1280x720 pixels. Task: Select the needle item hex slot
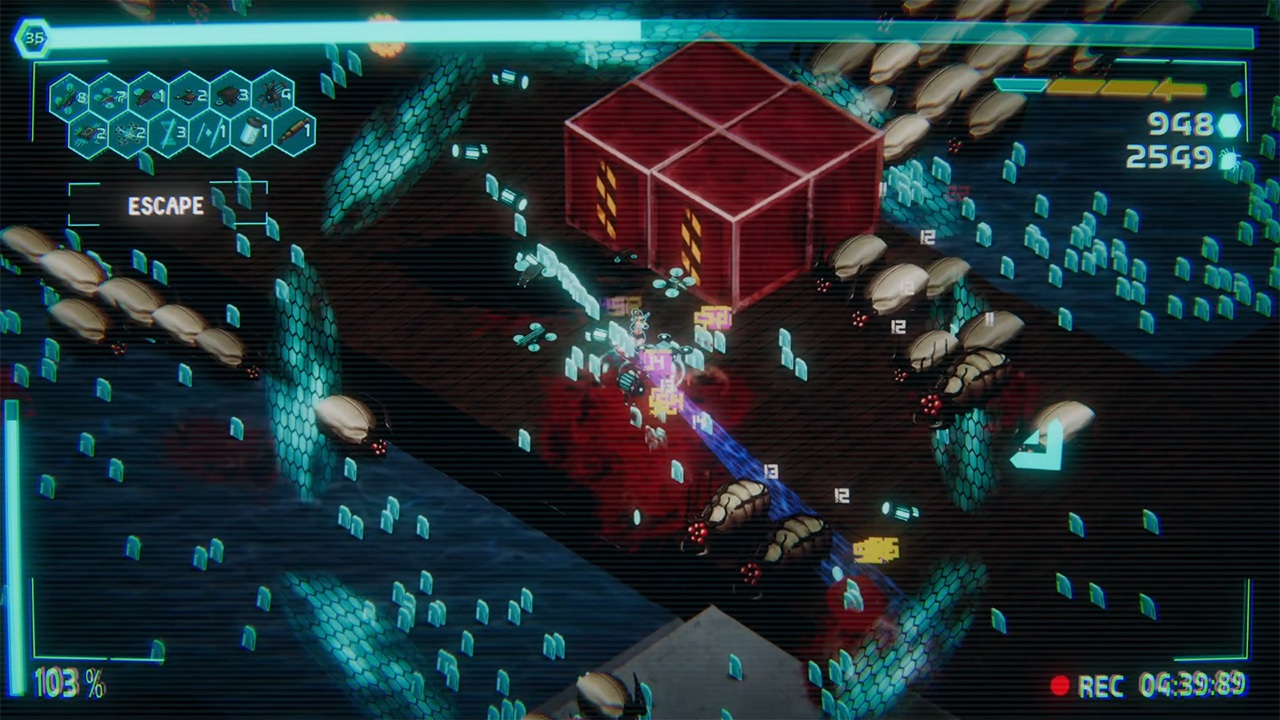point(210,132)
